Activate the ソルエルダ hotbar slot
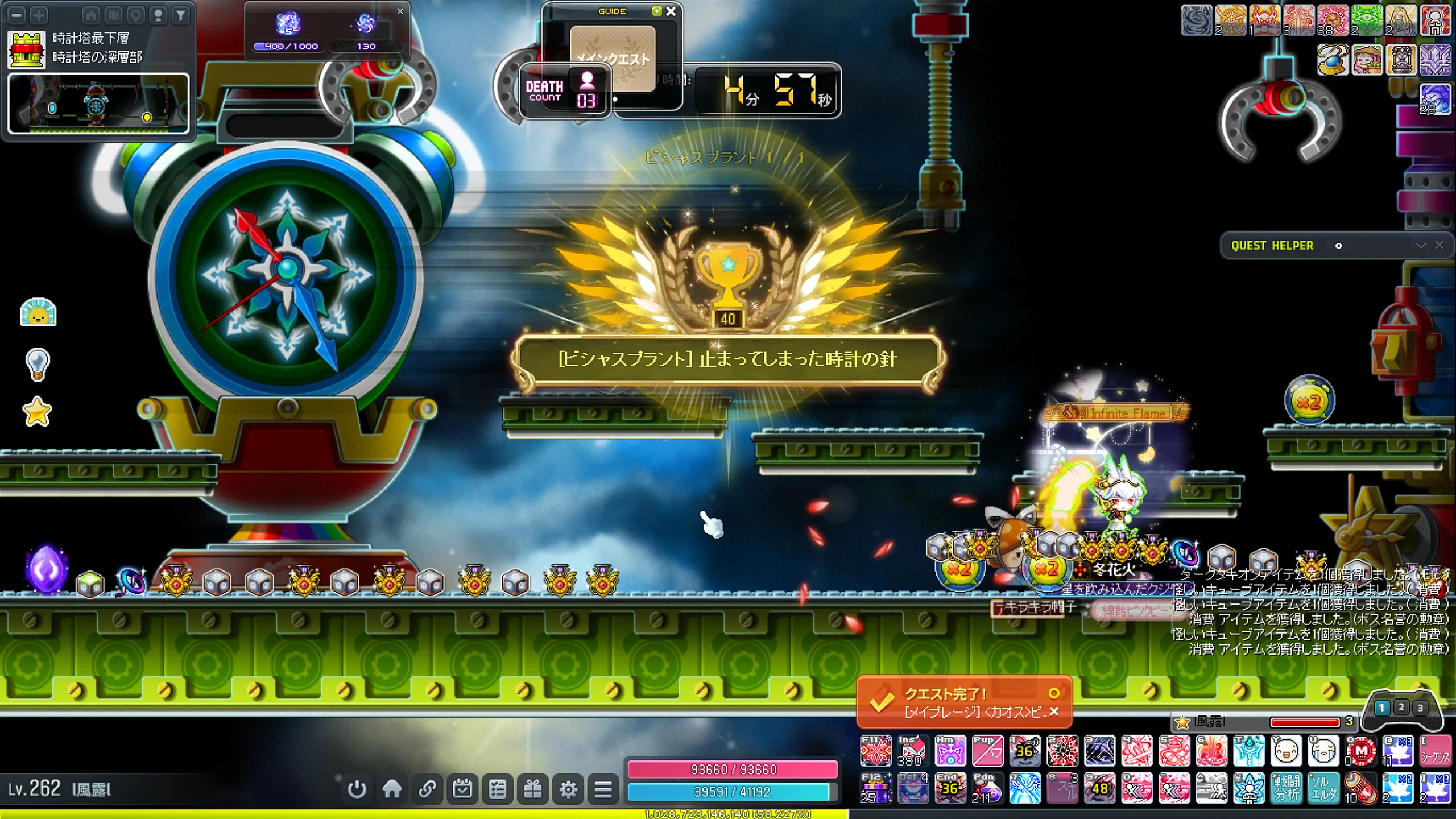 1323,788
